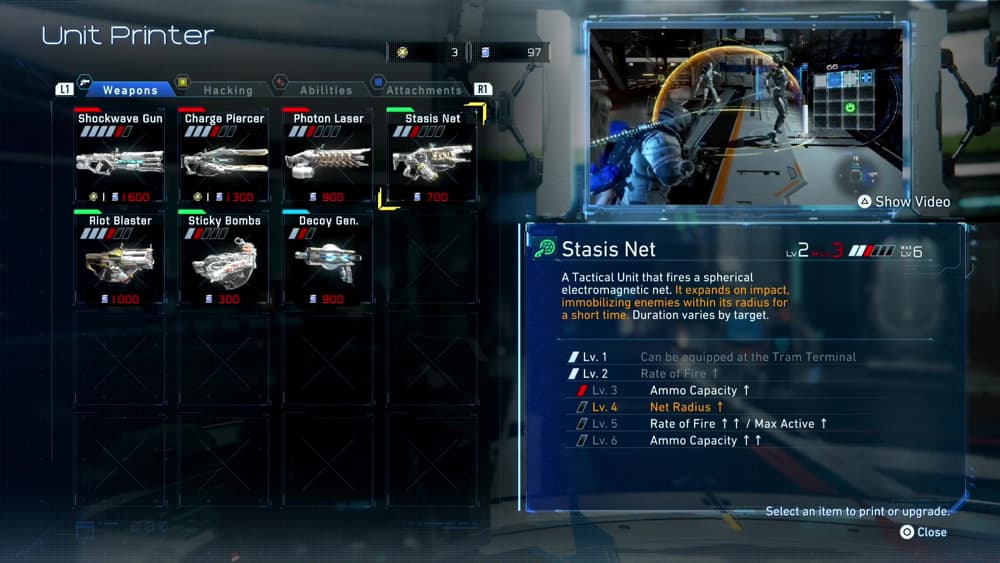1000x563 pixels.
Task: Select the Shockwave Gun slot
Action: pos(120,156)
